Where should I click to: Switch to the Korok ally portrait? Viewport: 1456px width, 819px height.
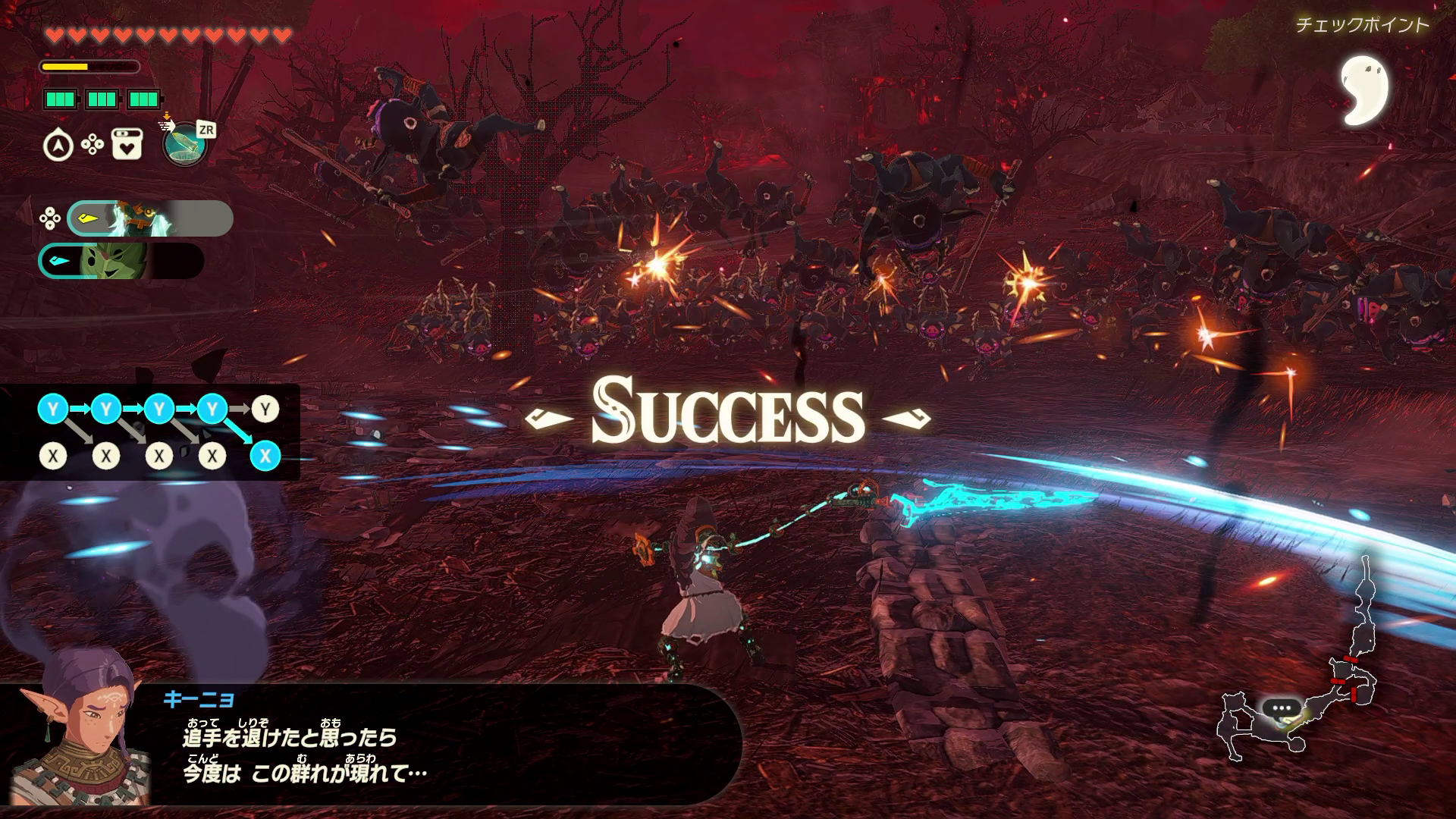point(121,261)
